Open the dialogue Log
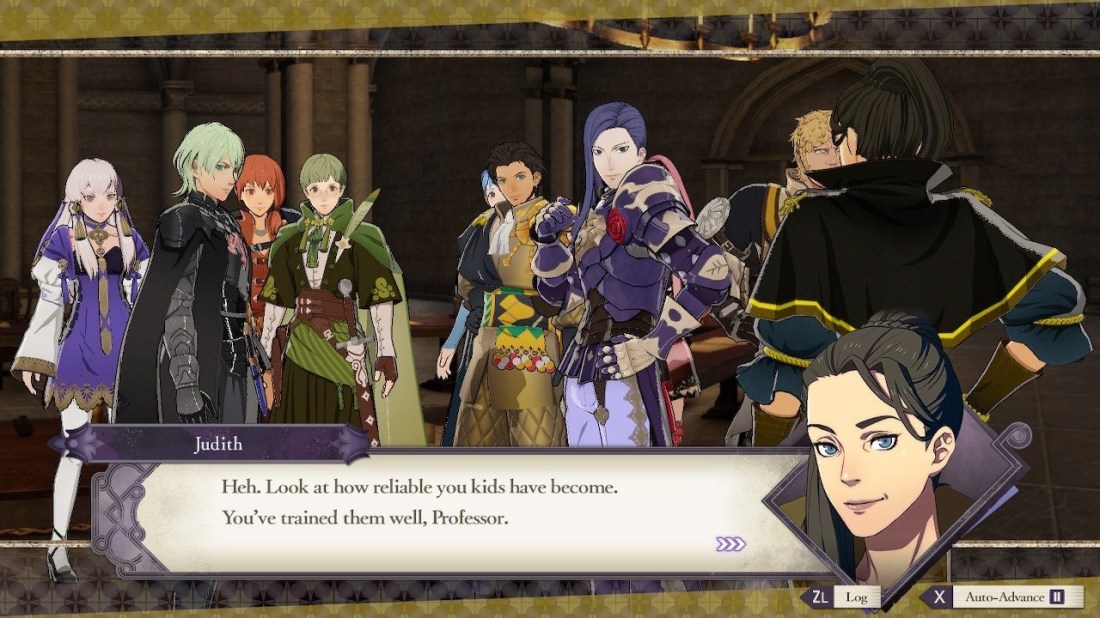The width and height of the screenshot is (1100, 618). (x=842, y=597)
